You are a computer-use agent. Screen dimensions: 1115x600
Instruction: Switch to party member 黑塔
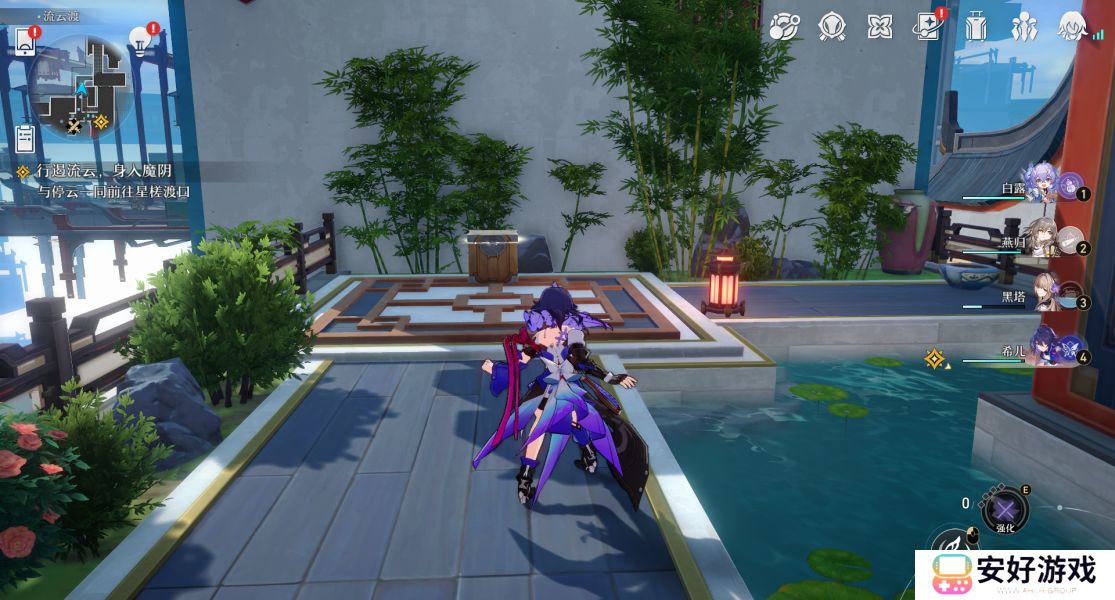1040,294
